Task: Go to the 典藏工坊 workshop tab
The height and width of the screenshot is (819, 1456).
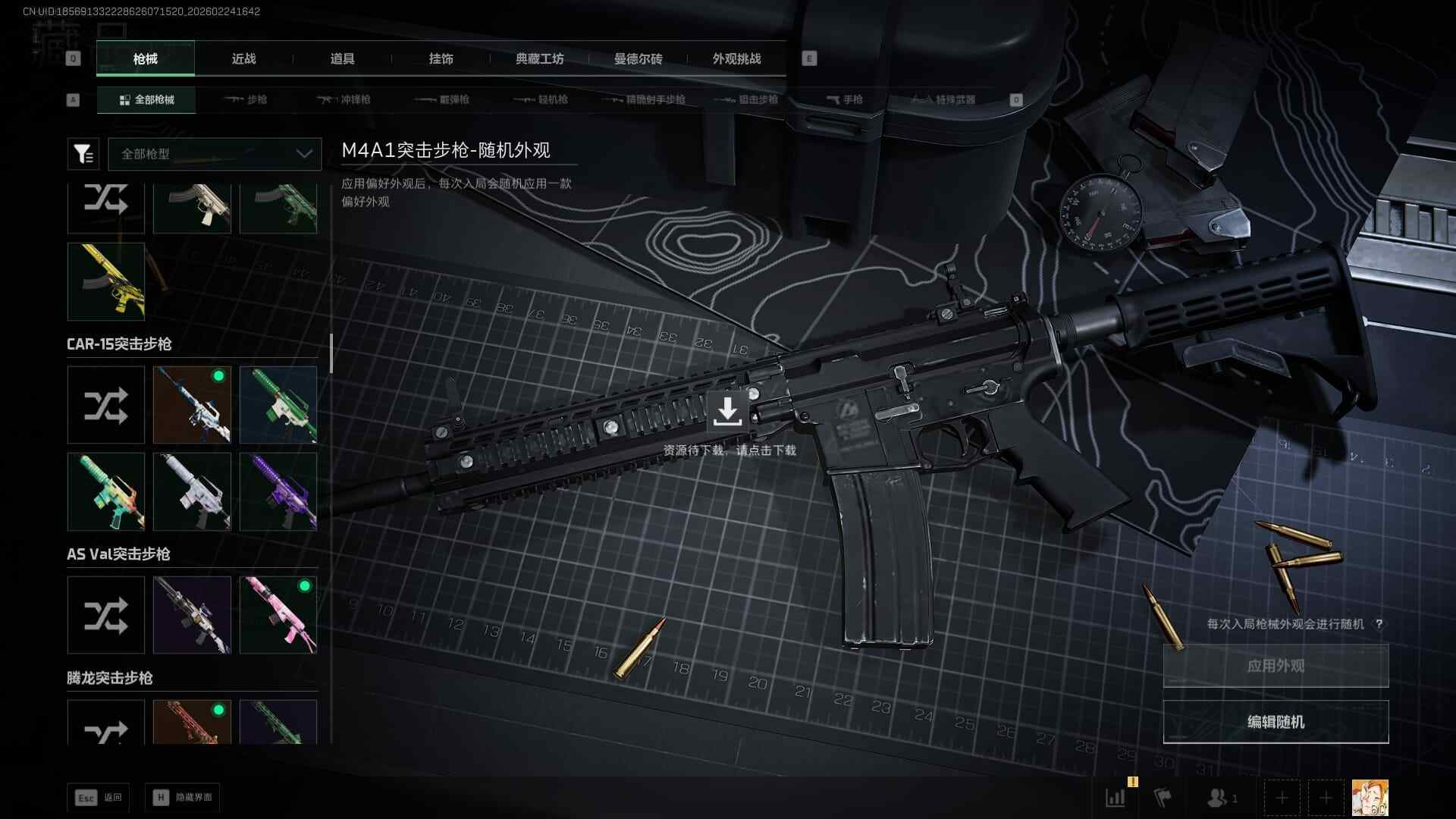Action: [539, 59]
